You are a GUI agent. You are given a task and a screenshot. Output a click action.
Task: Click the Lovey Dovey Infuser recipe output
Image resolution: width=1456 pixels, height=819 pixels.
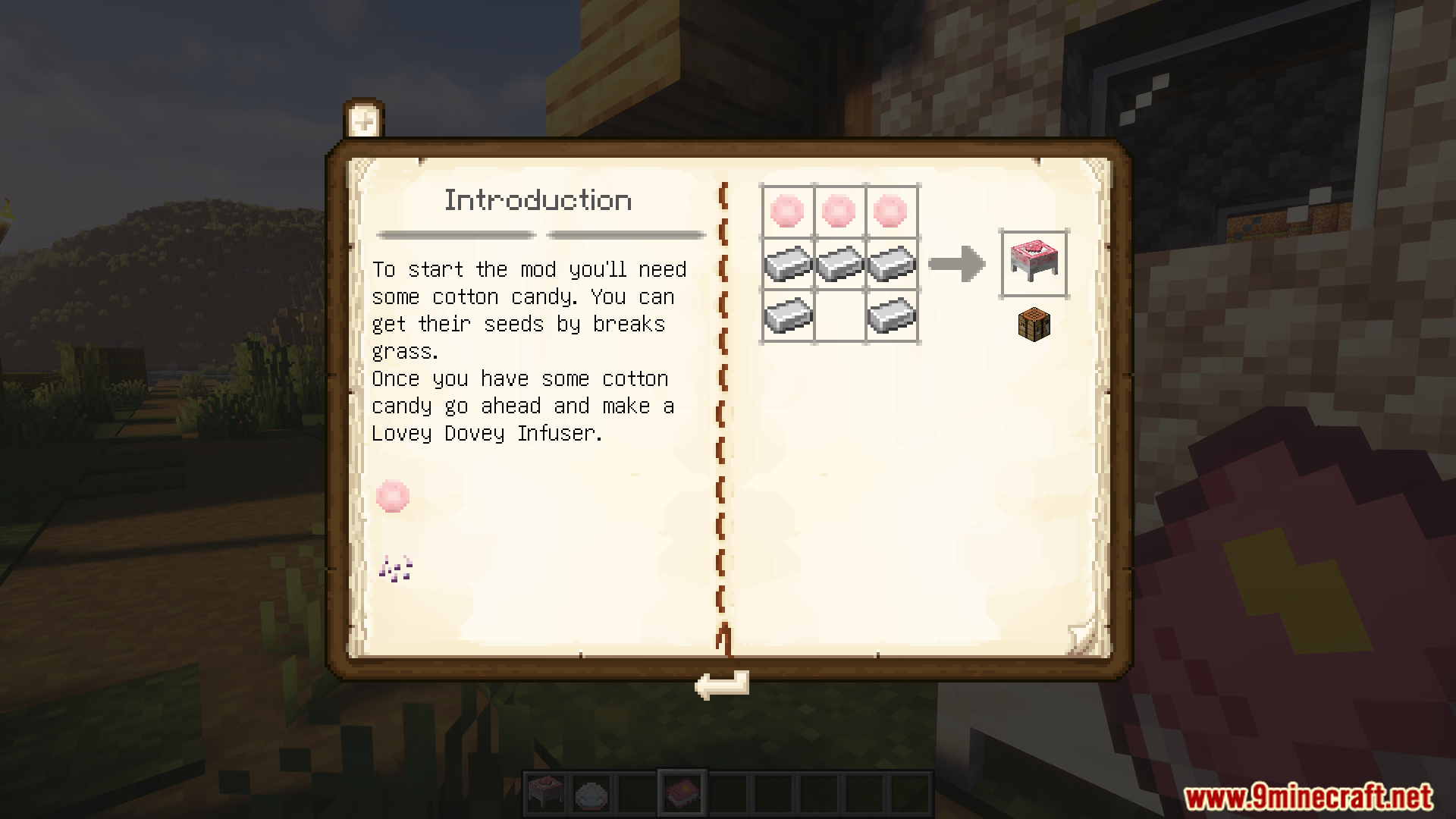tap(1034, 262)
